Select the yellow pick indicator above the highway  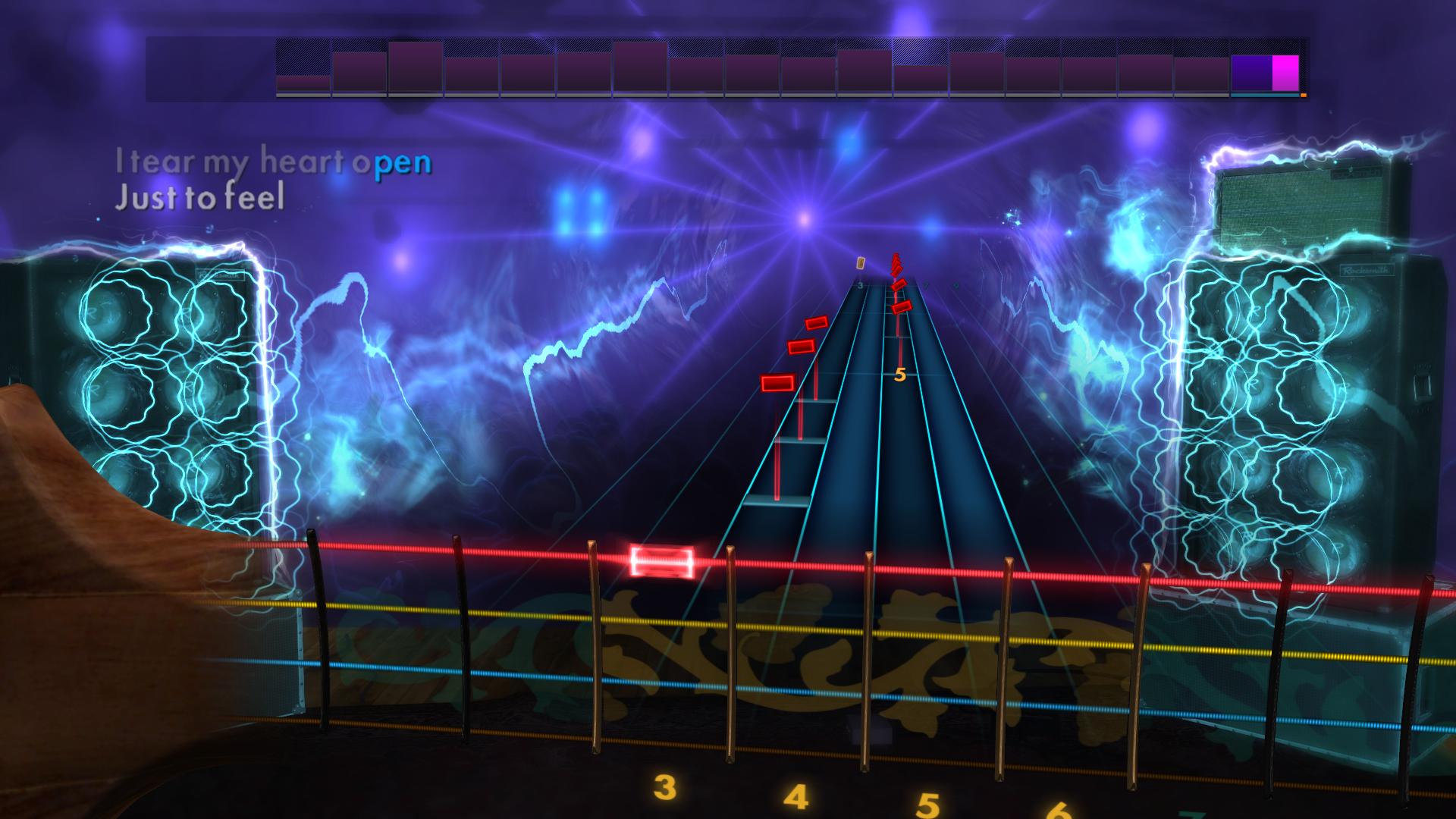tap(861, 261)
